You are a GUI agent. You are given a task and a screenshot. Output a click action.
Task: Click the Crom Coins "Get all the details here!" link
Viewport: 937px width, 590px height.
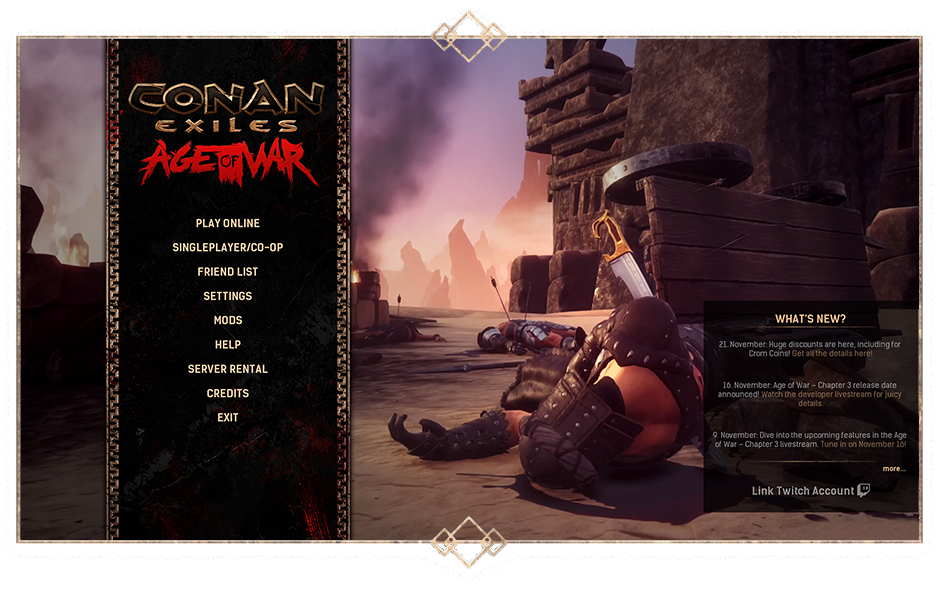point(832,354)
